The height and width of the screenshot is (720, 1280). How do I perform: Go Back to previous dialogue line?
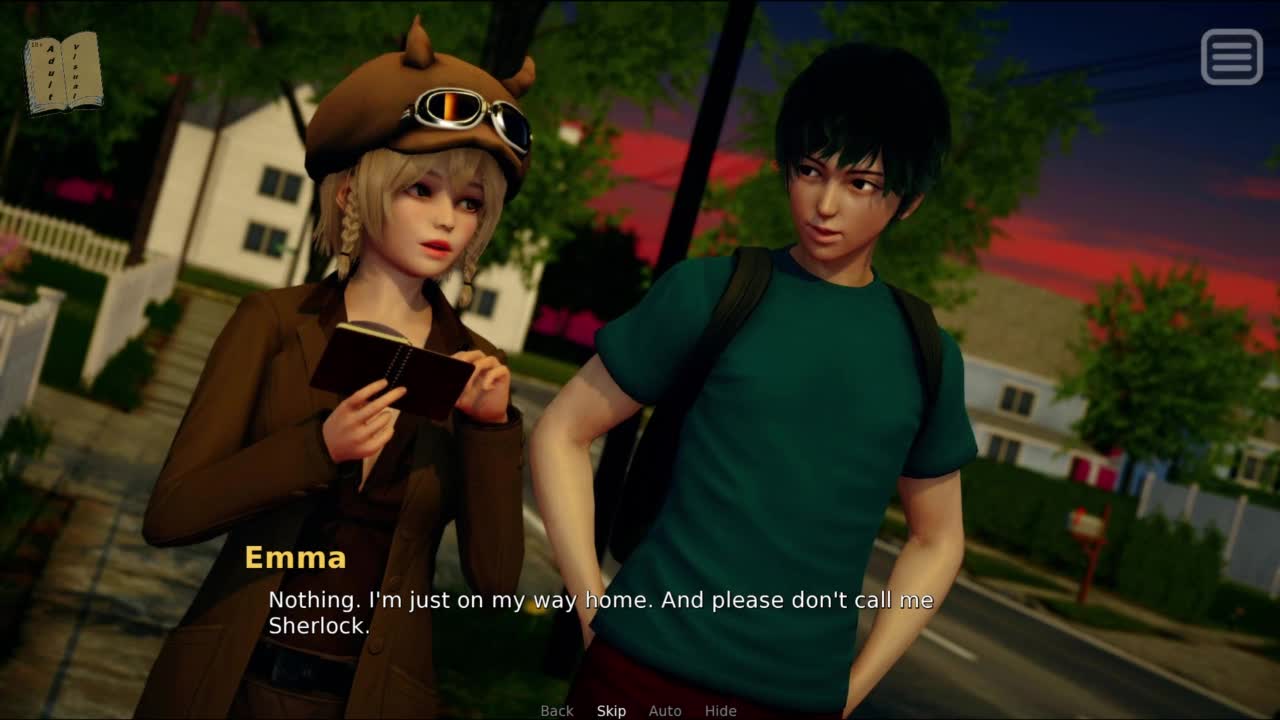coord(557,711)
